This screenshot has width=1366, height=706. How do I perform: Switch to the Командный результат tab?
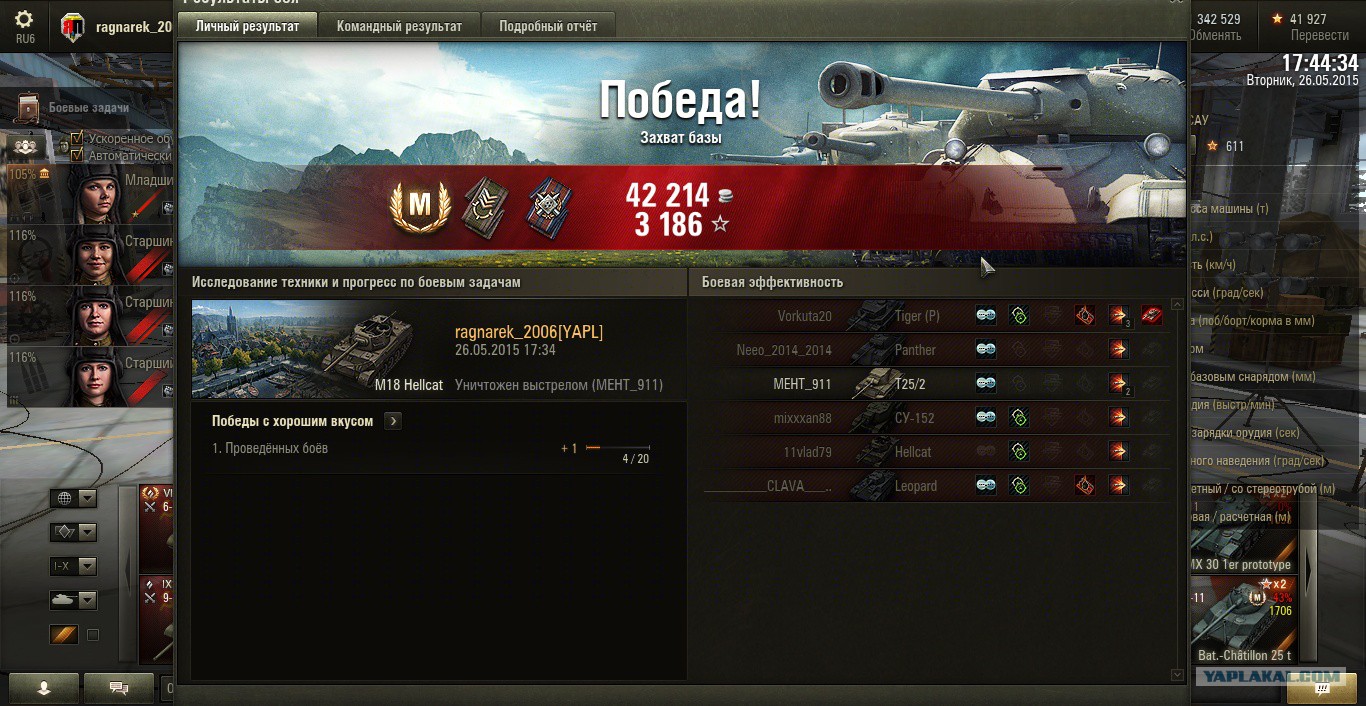point(399,26)
